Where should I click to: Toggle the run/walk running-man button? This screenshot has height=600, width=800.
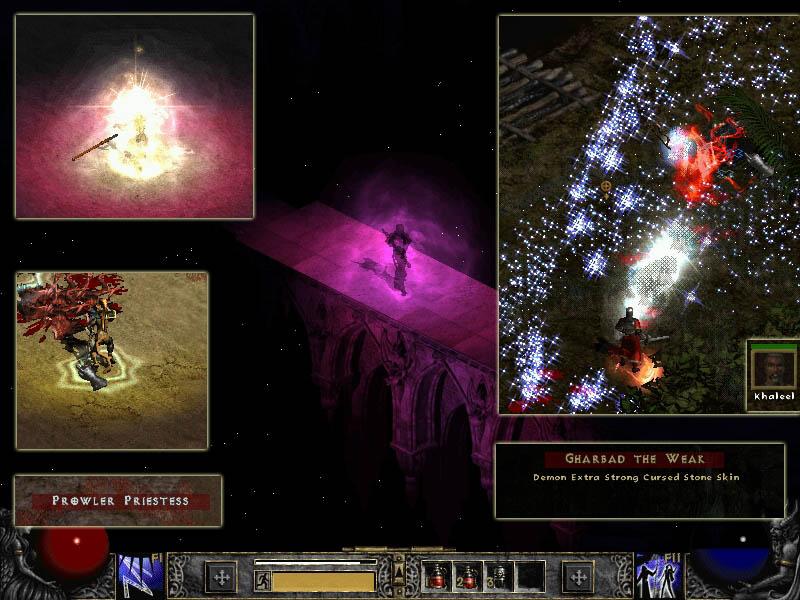click(263, 579)
